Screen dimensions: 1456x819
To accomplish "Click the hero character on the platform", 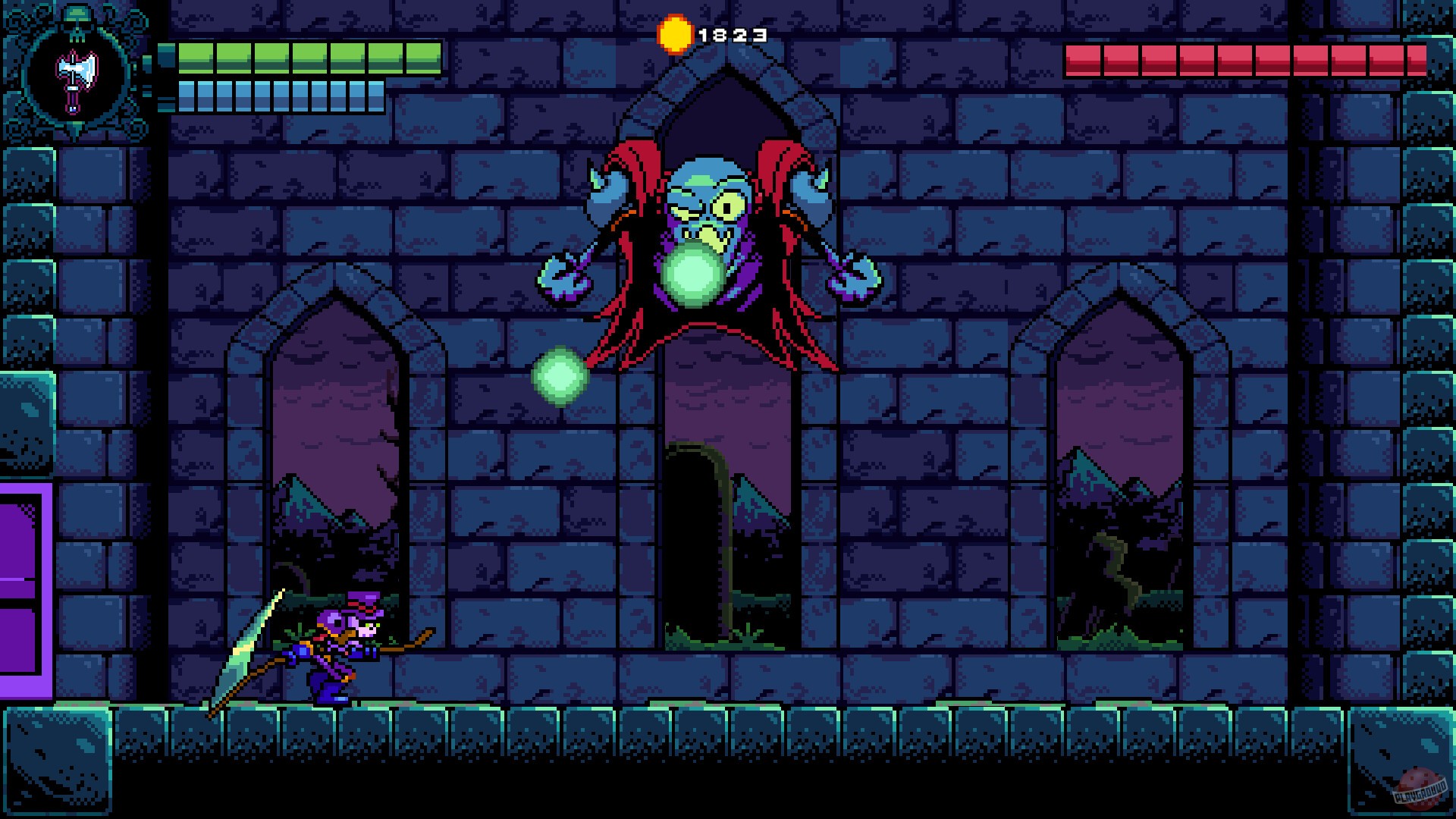I will pos(334,652).
